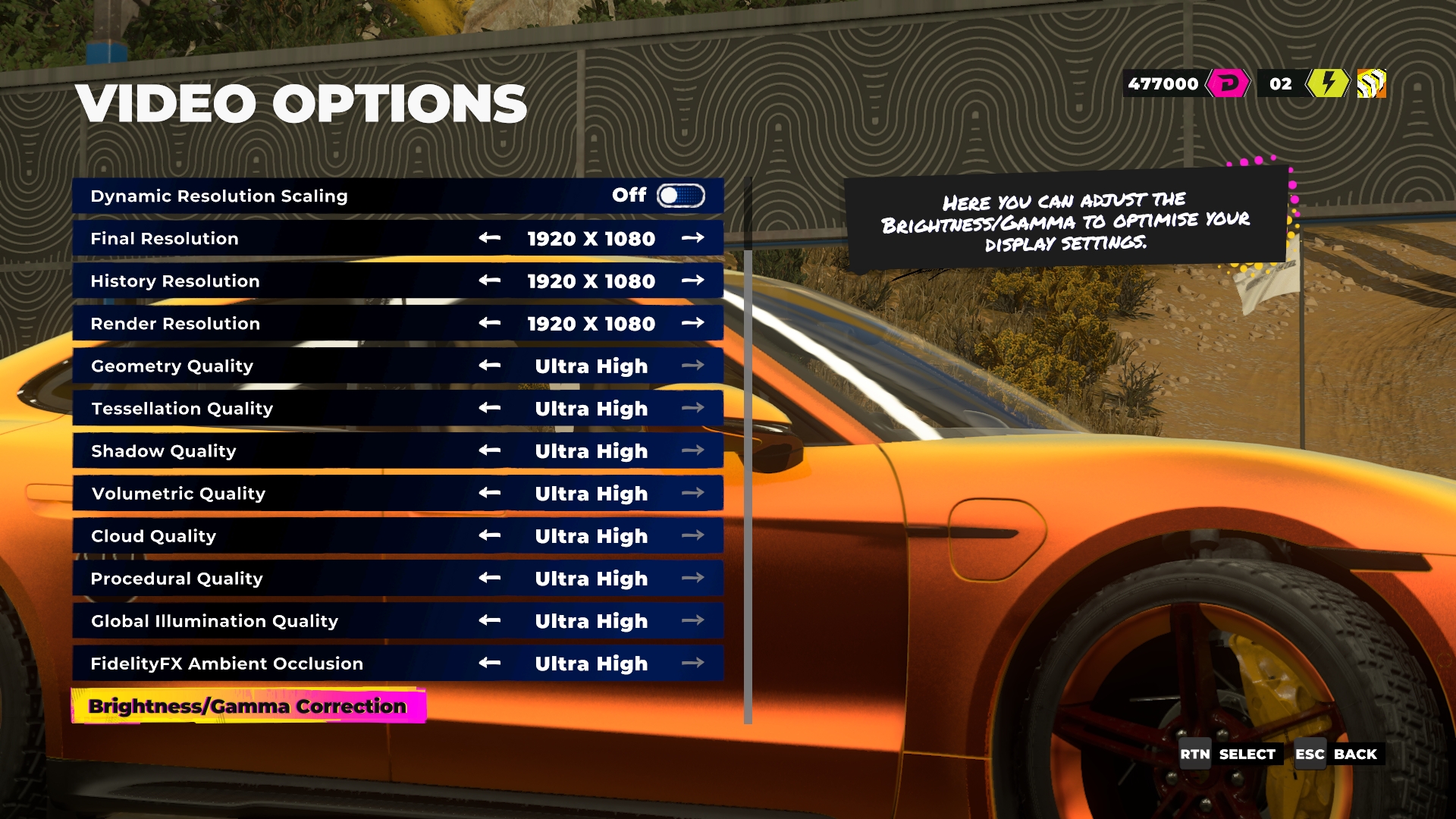Reduce Volumetric Quality with left arrow
This screenshot has width=1456, height=819.
point(490,493)
